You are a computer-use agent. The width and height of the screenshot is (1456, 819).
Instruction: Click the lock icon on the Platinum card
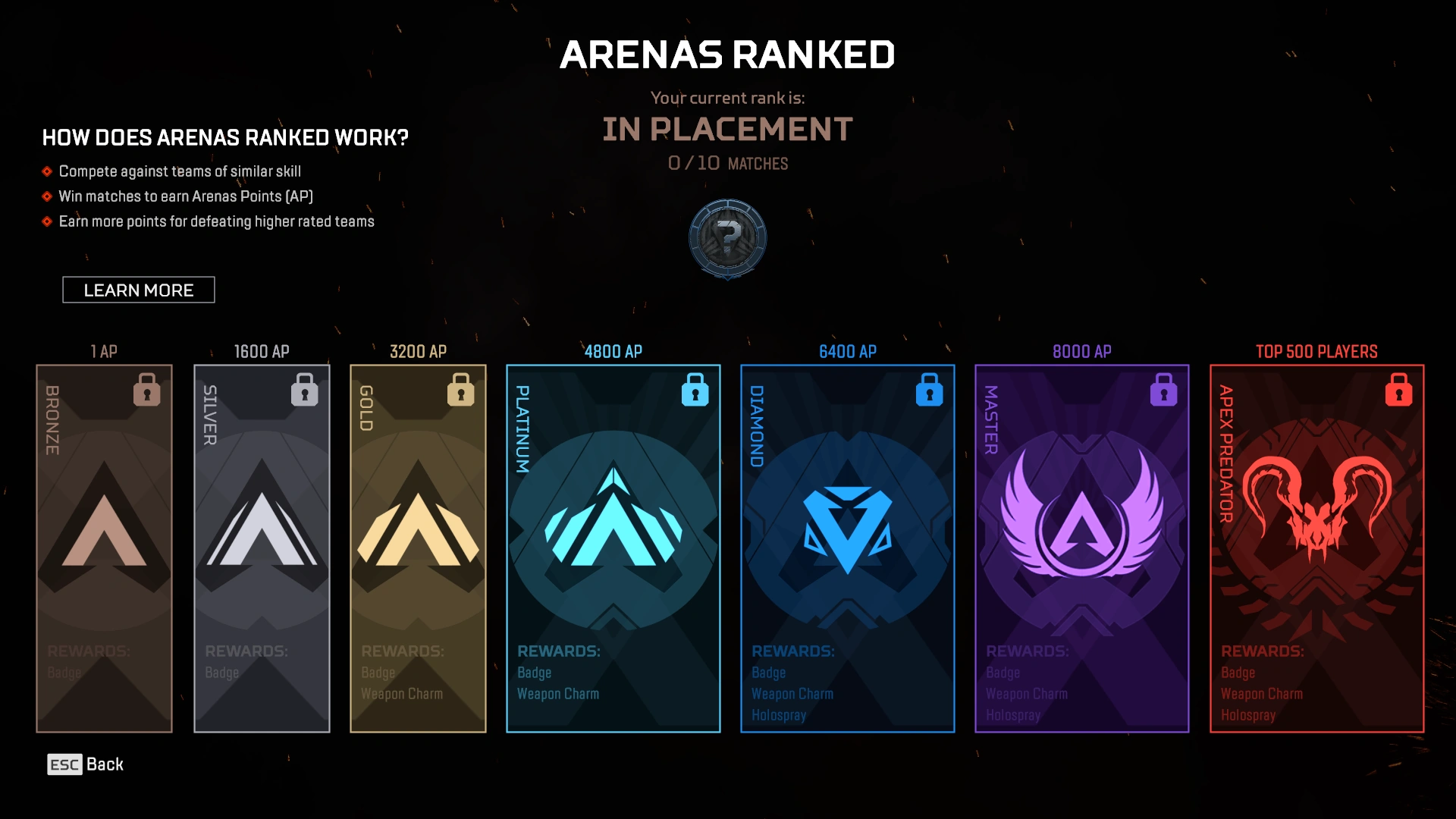(695, 391)
